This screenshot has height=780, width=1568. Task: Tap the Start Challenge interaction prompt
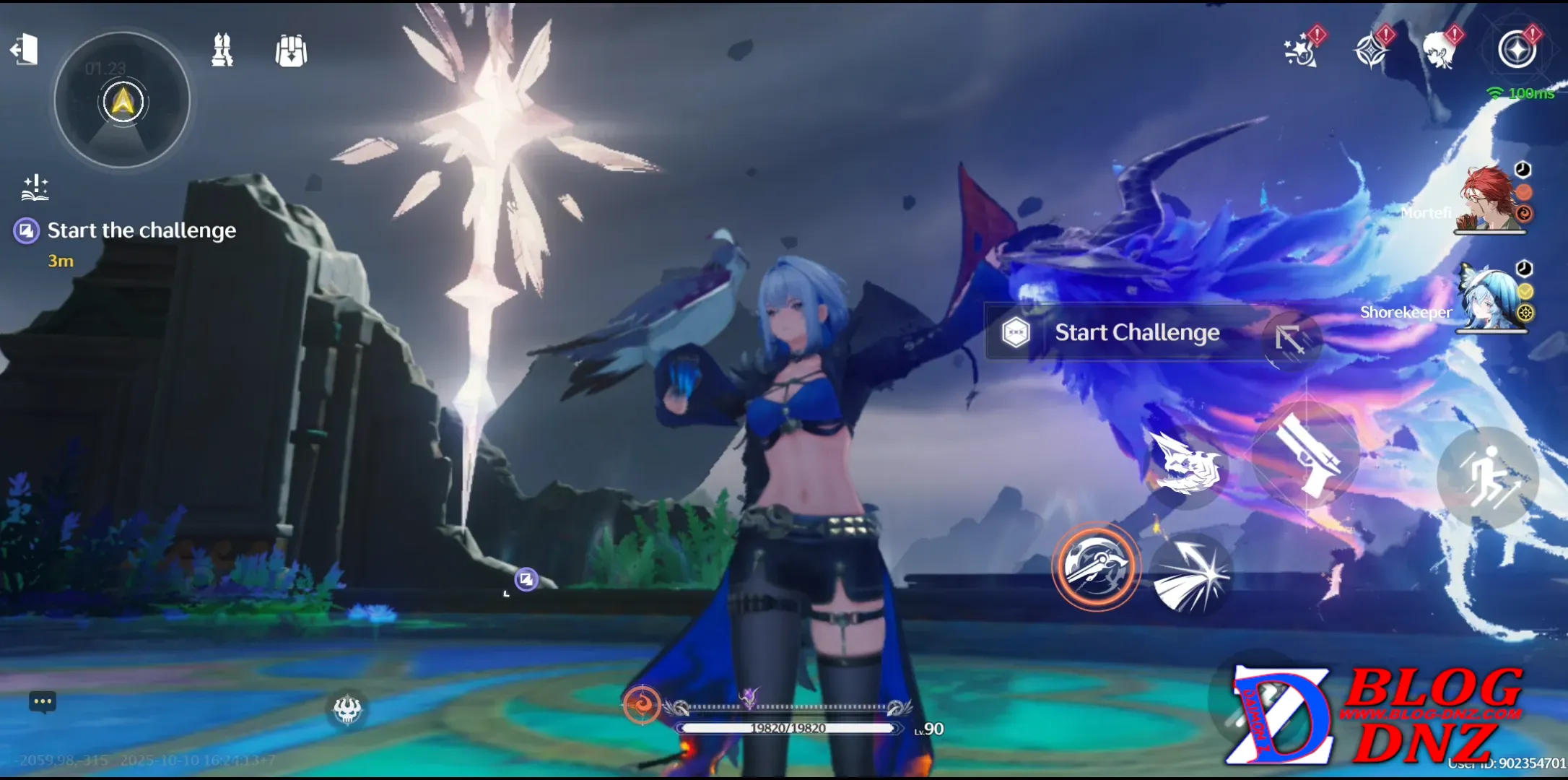point(1136,333)
